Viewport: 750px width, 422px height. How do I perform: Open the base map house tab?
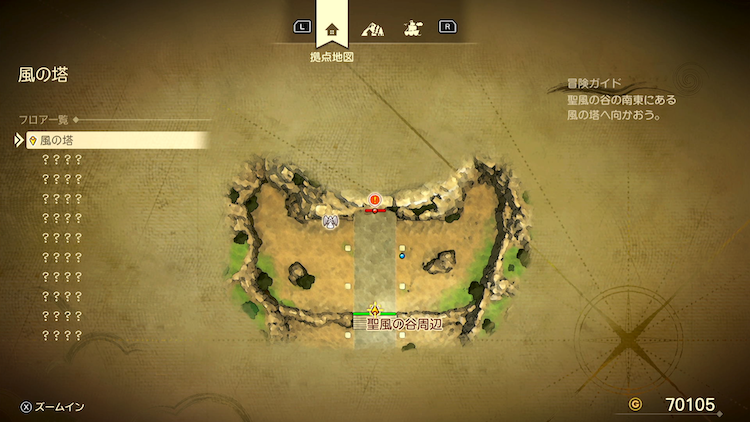[332, 28]
